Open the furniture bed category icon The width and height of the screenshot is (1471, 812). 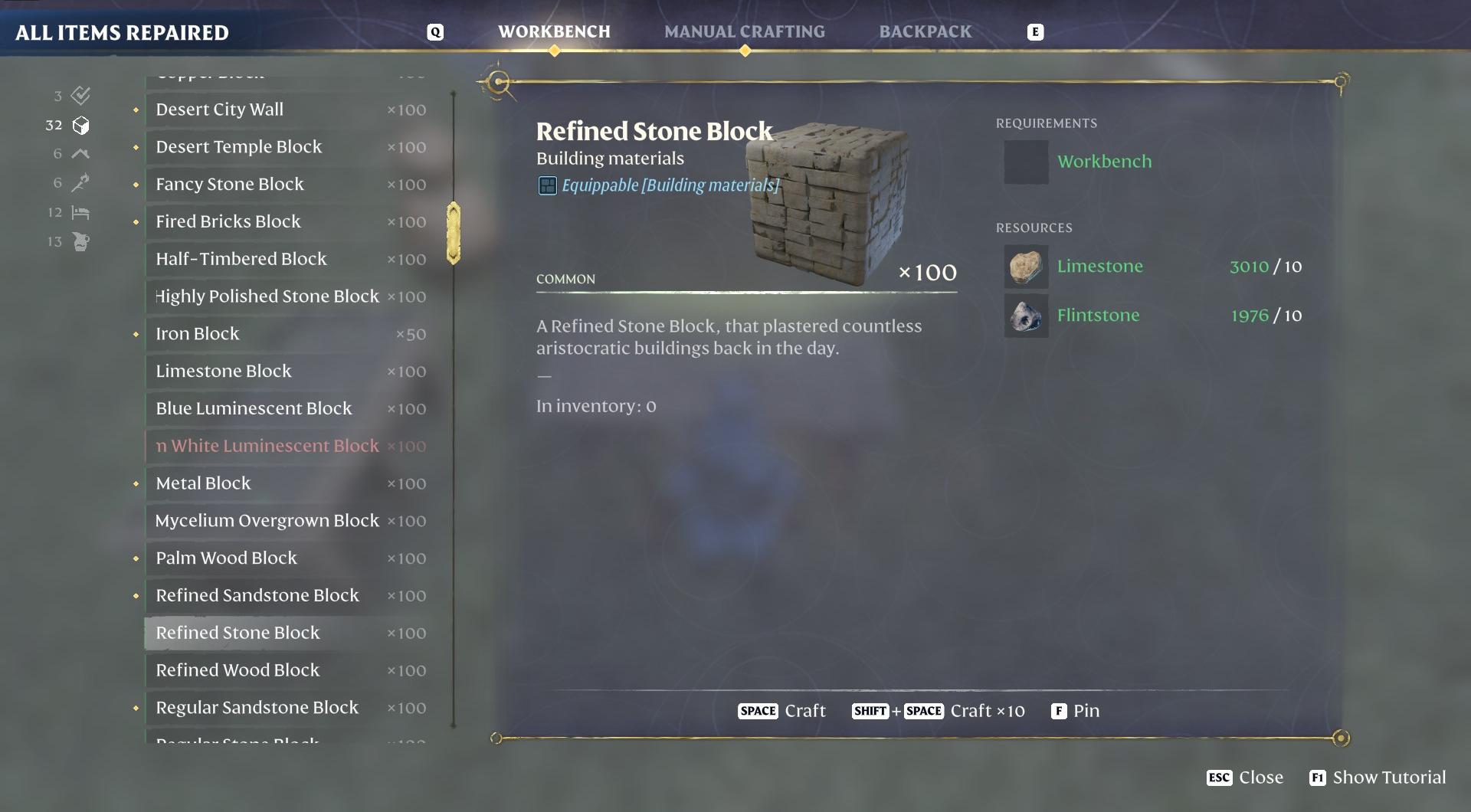[79, 212]
